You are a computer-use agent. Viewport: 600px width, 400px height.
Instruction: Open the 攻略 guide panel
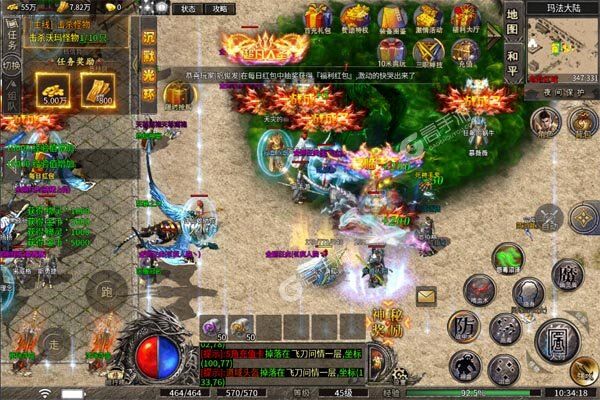(219, 8)
